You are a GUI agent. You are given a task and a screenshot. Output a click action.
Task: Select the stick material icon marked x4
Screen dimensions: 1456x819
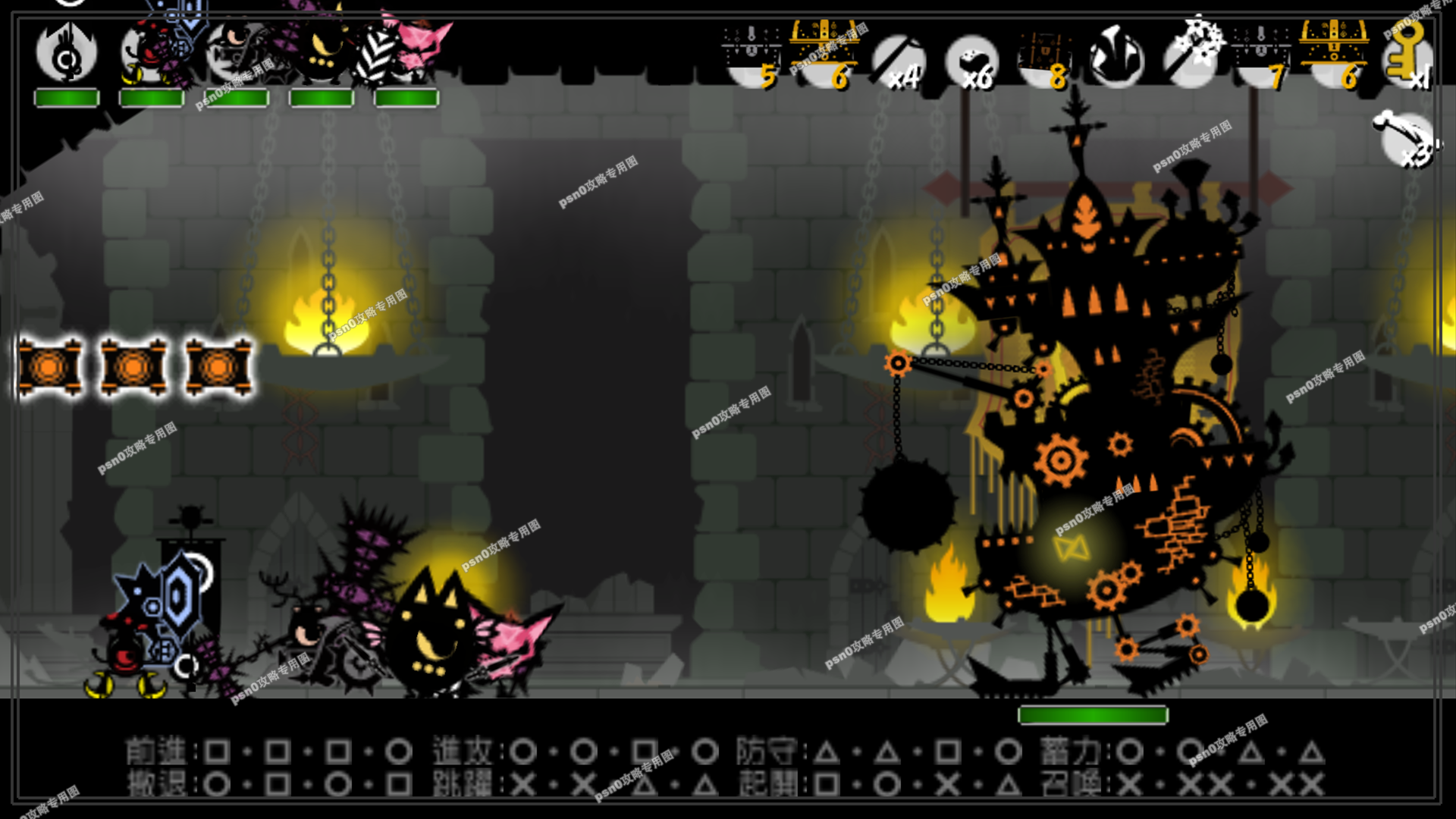(x=899, y=61)
